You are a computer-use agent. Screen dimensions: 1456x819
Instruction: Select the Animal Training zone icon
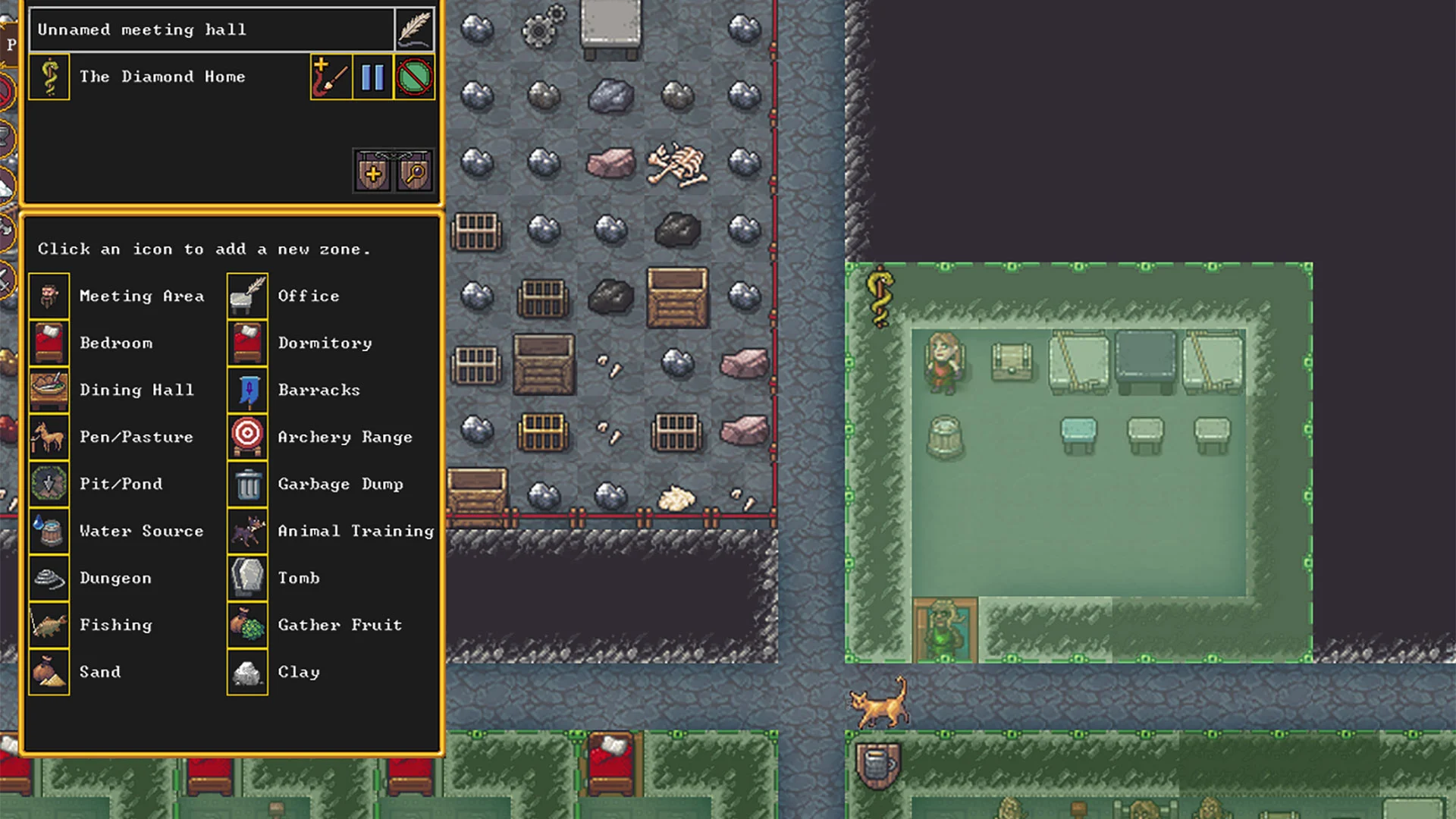point(246,531)
